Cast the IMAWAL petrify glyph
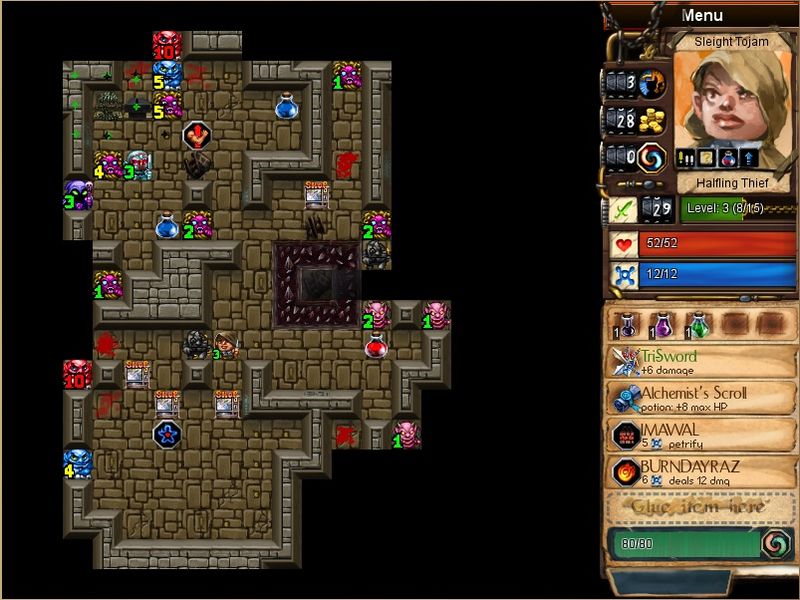The image size is (800, 600). 701,435
